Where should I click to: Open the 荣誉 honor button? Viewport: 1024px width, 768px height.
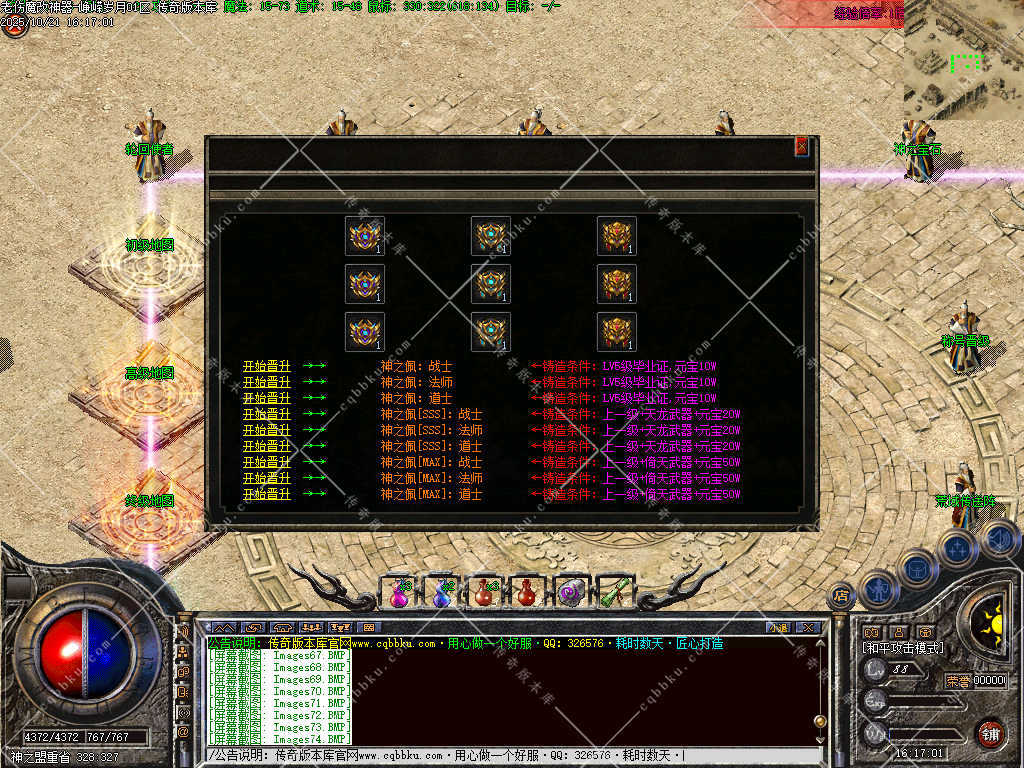pyautogui.click(x=957, y=680)
